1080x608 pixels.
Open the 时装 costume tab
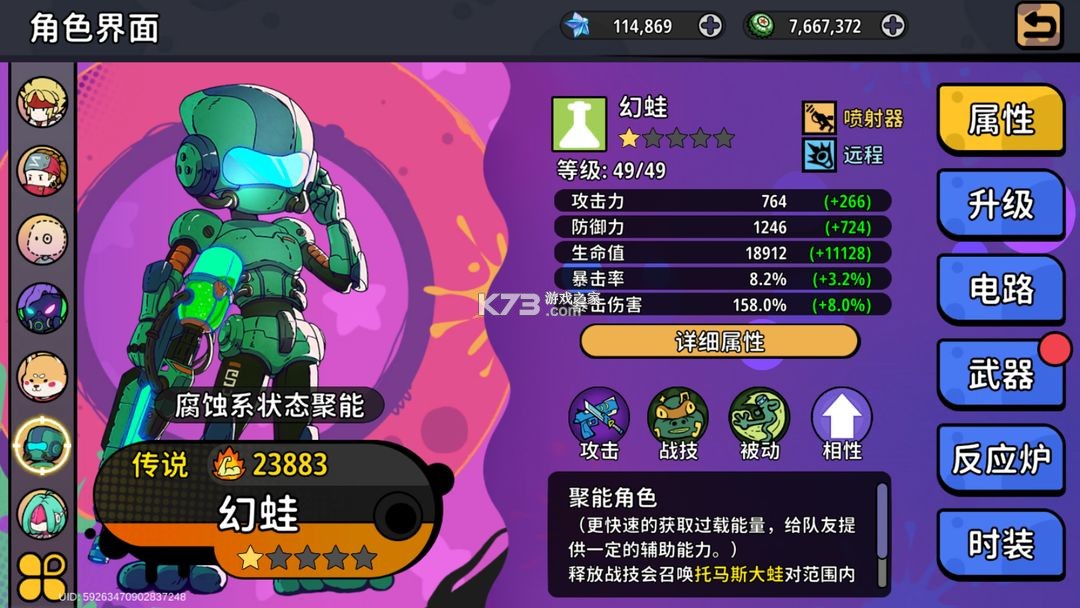click(999, 545)
